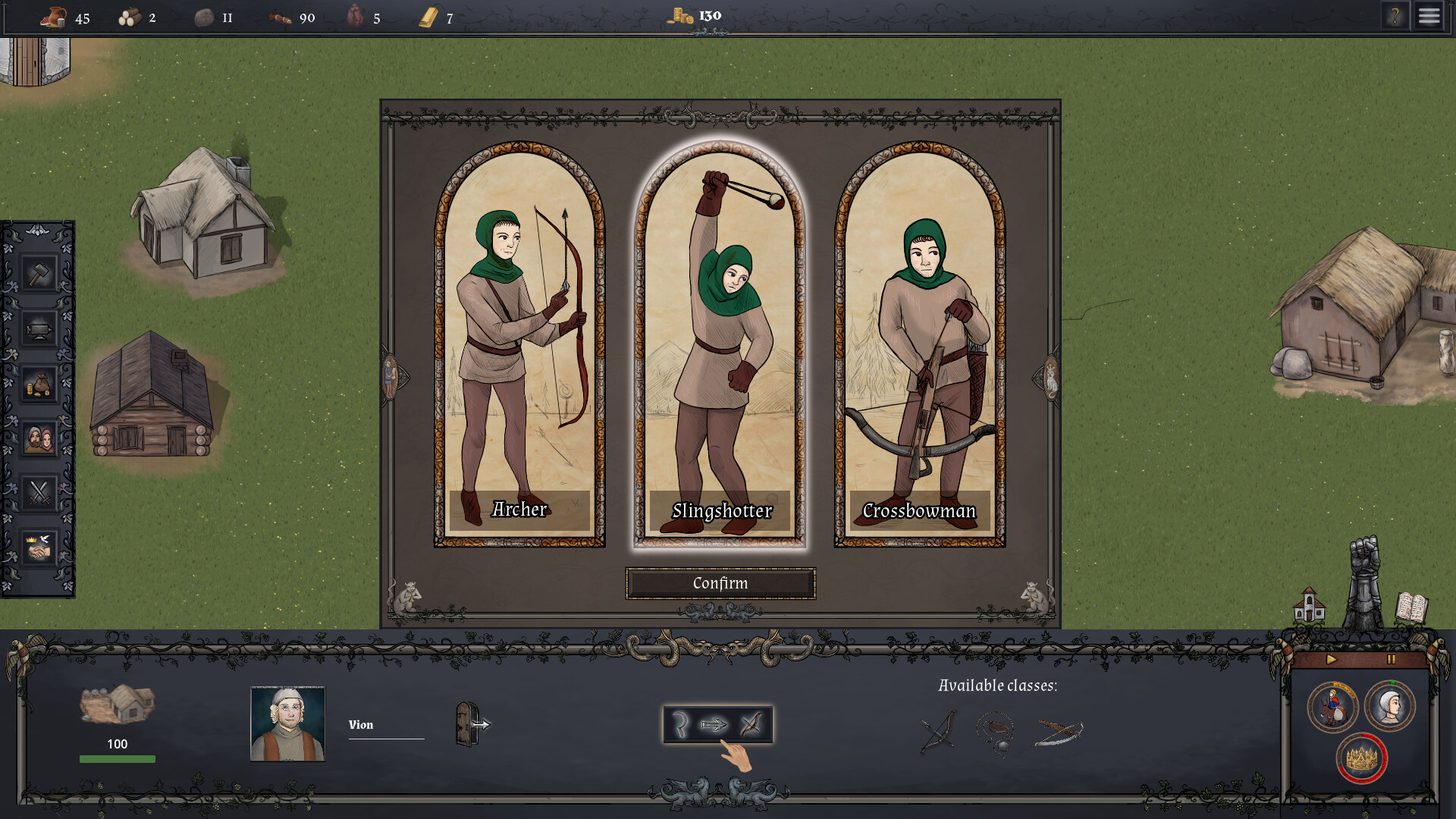Open the money bag economy panel

tap(39, 383)
